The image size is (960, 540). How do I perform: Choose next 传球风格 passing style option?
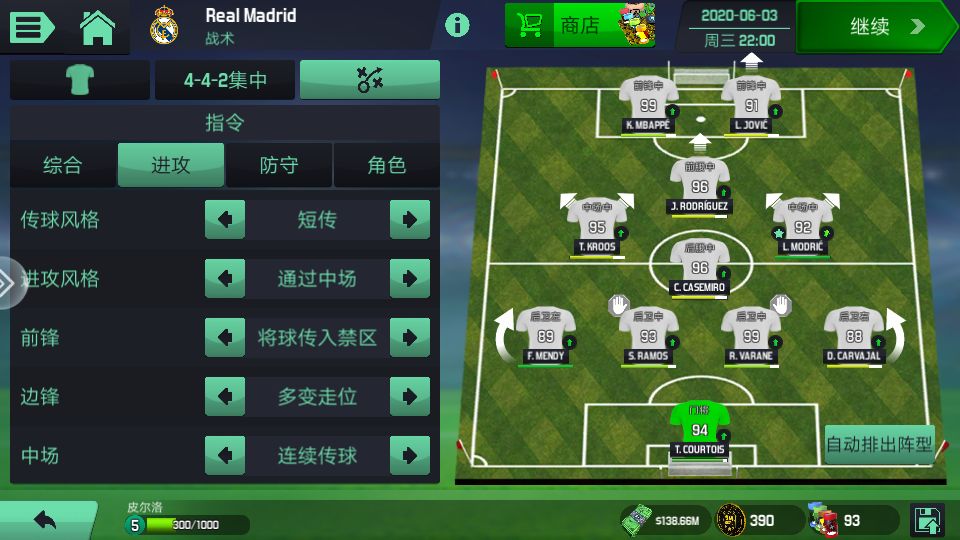(x=410, y=220)
